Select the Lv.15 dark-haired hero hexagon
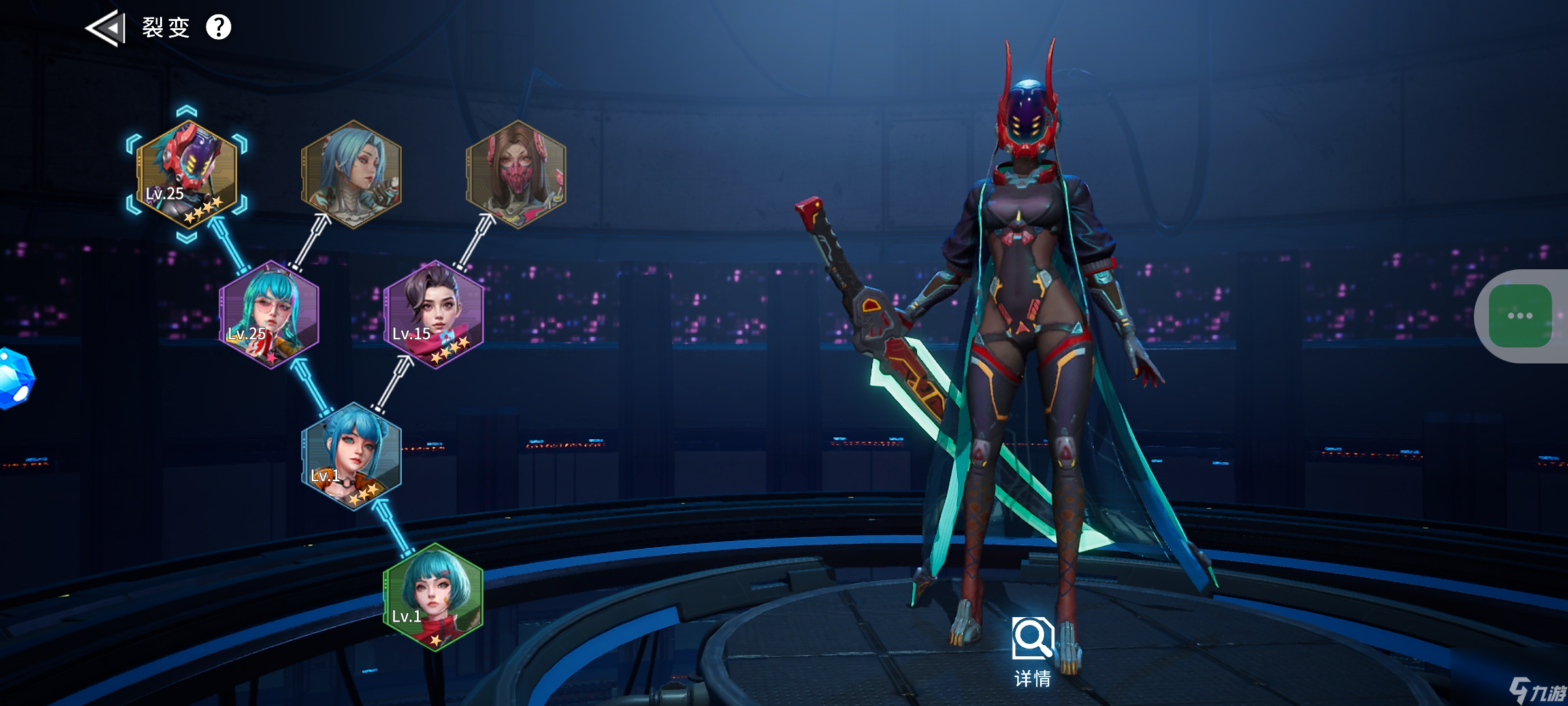1568x706 pixels. (434, 315)
